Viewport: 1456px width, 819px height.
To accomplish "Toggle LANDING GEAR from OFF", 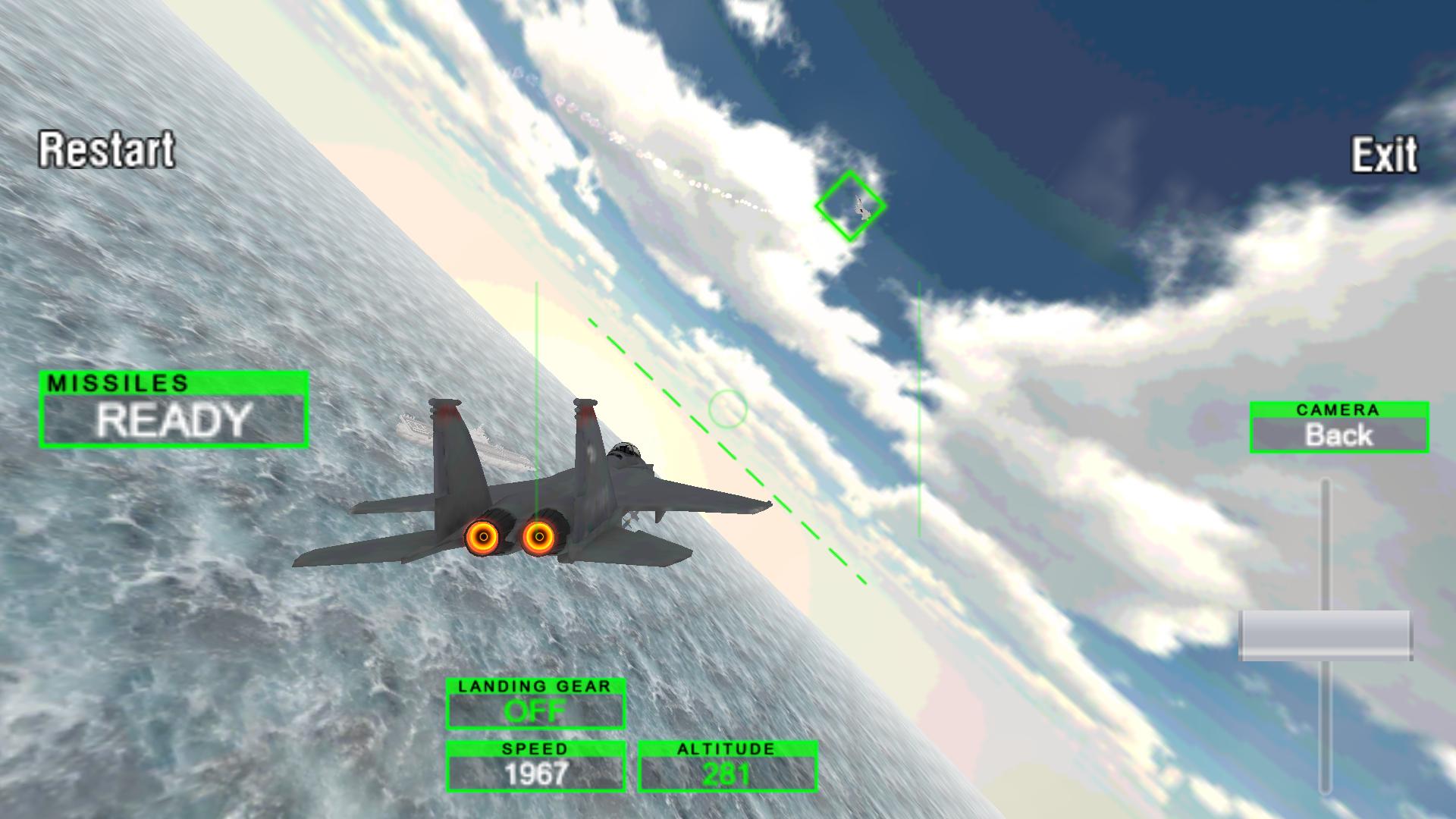I will click(x=535, y=709).
